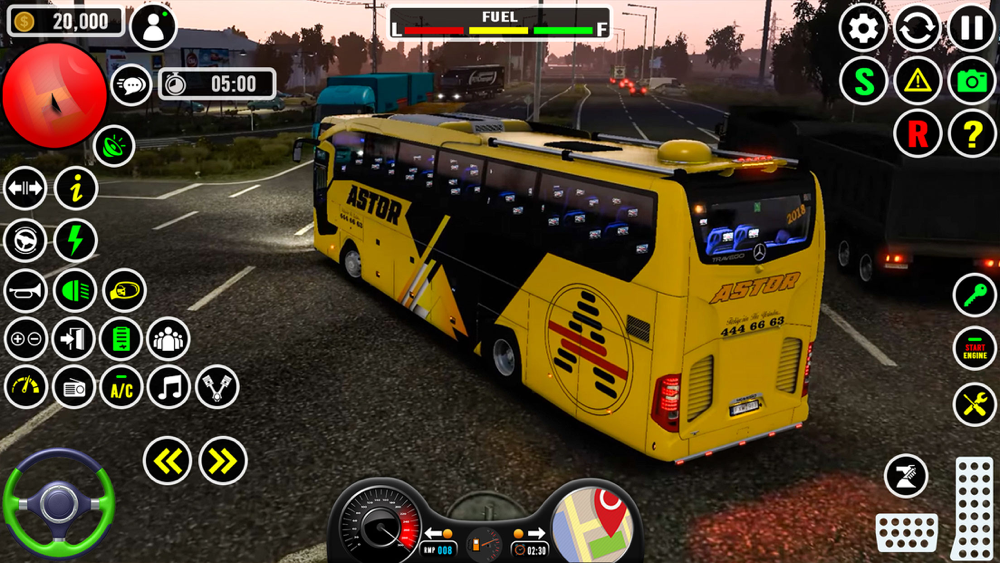Tap the camera switch button
1000x563 pixels.
click(972, 81)
